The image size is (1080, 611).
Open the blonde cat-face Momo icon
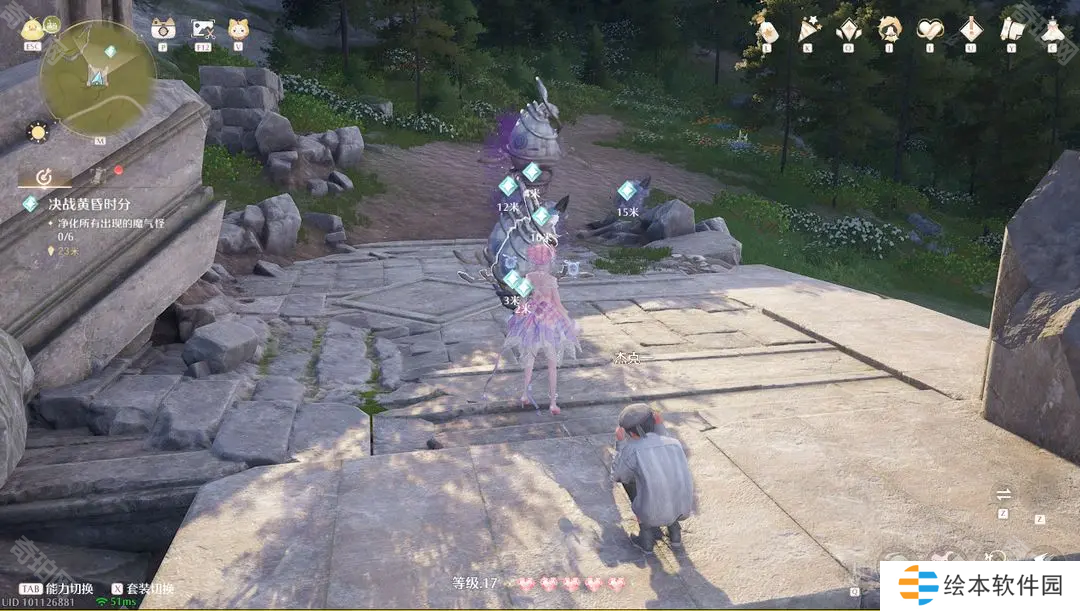click(238, 28)
